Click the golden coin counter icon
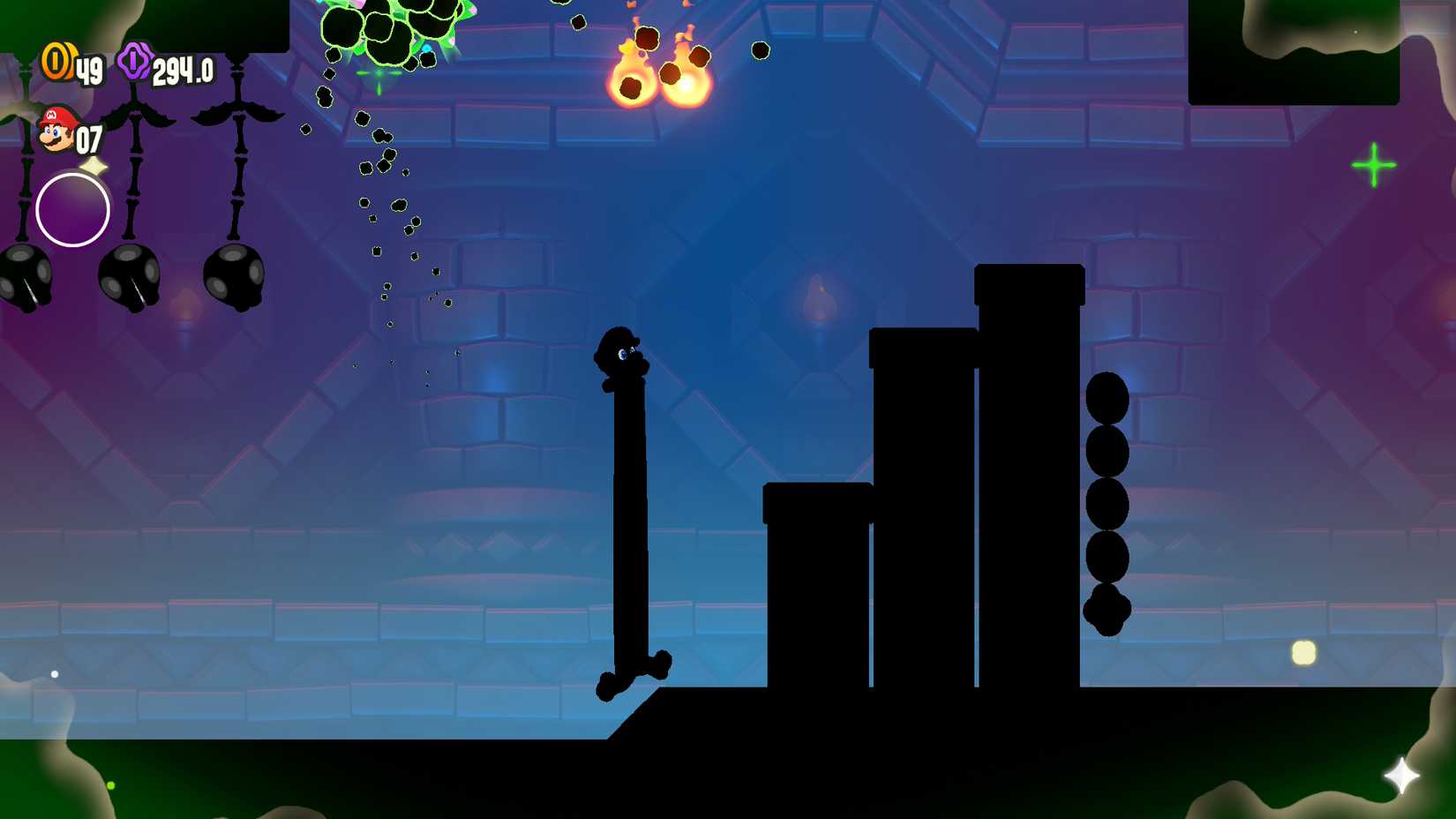The height and width of the screenshot is (819, 1456). pyautogui.click(x=56, y=62)
